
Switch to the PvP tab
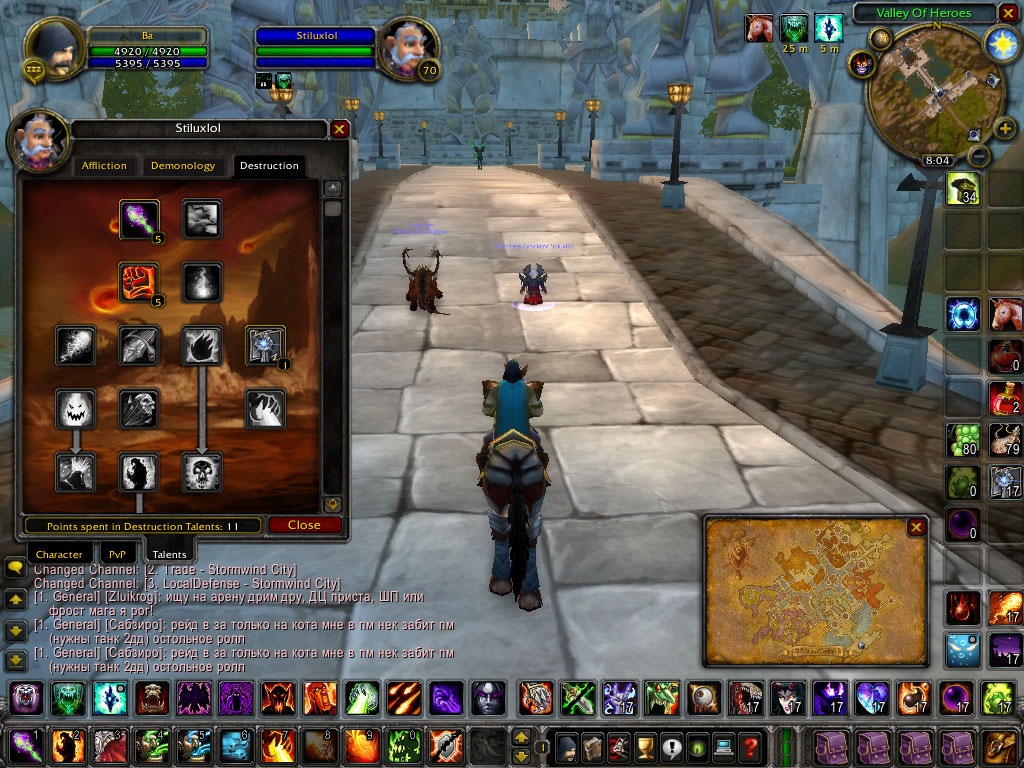[117, 554]
